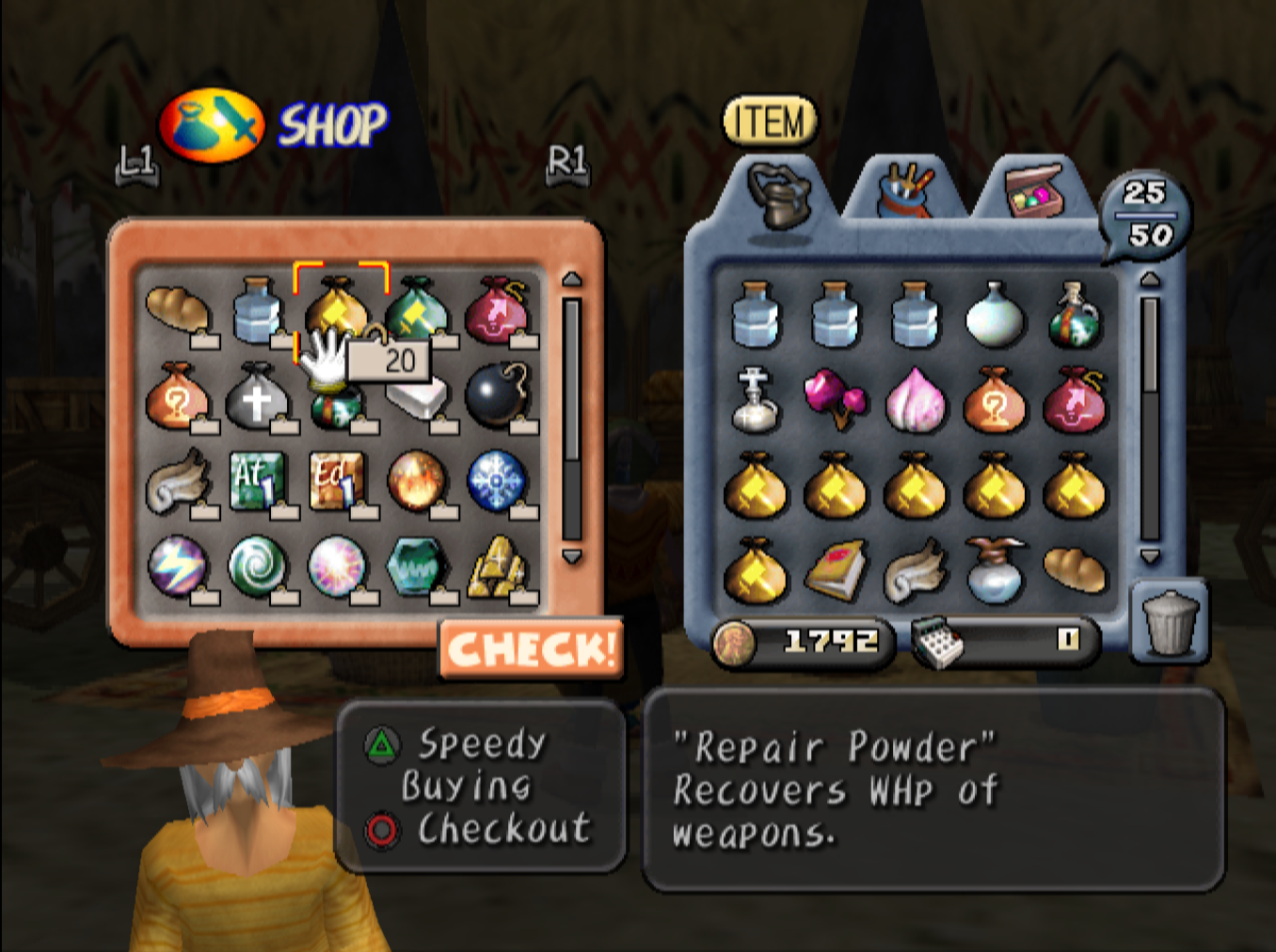The image size is (1276, 952).
Task: Pick the lightning bolt crystal orb
Action: (177, 565)
